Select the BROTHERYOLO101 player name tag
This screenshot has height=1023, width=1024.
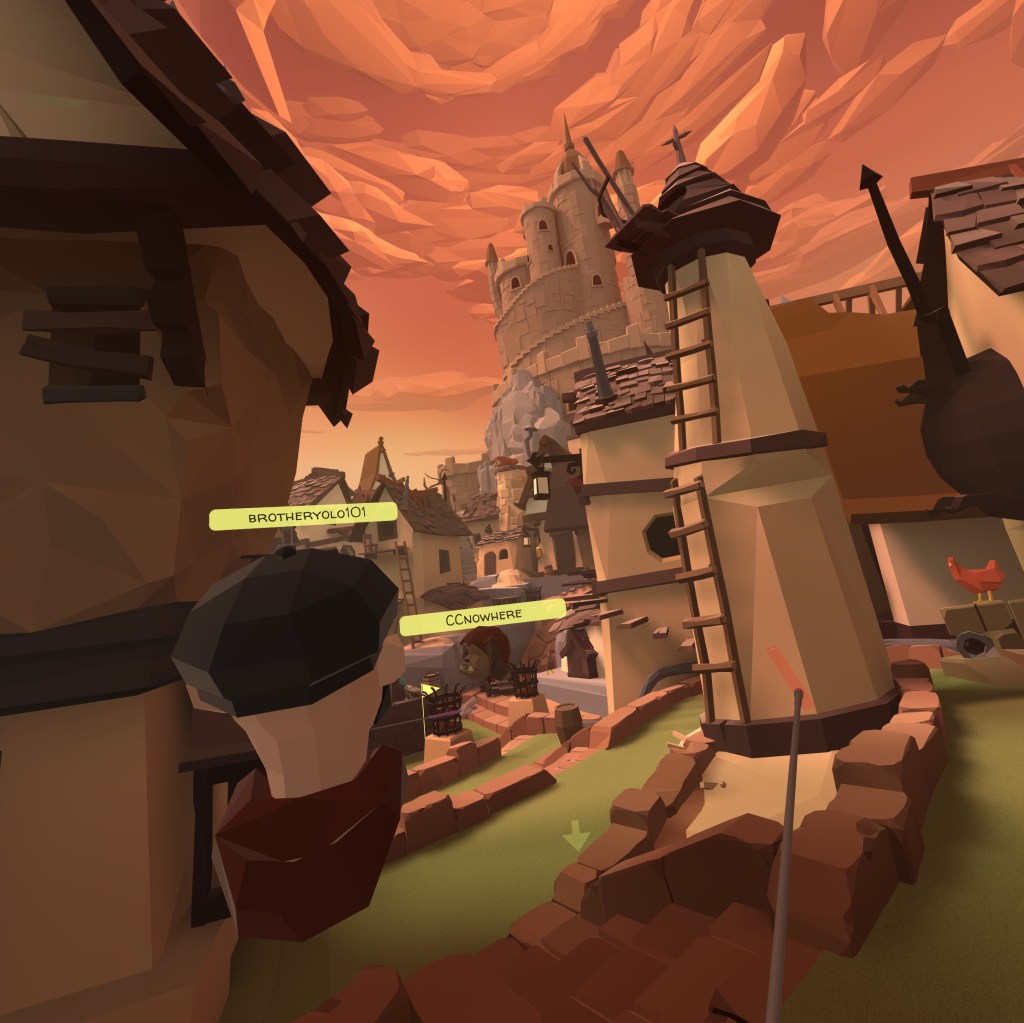(302, 517)
